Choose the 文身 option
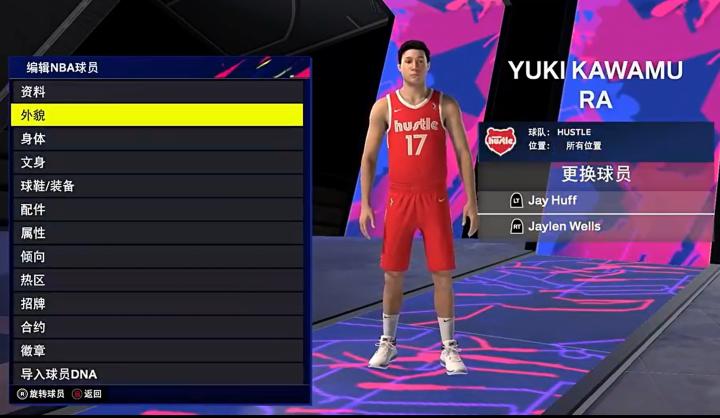 (x=157, y=162)
